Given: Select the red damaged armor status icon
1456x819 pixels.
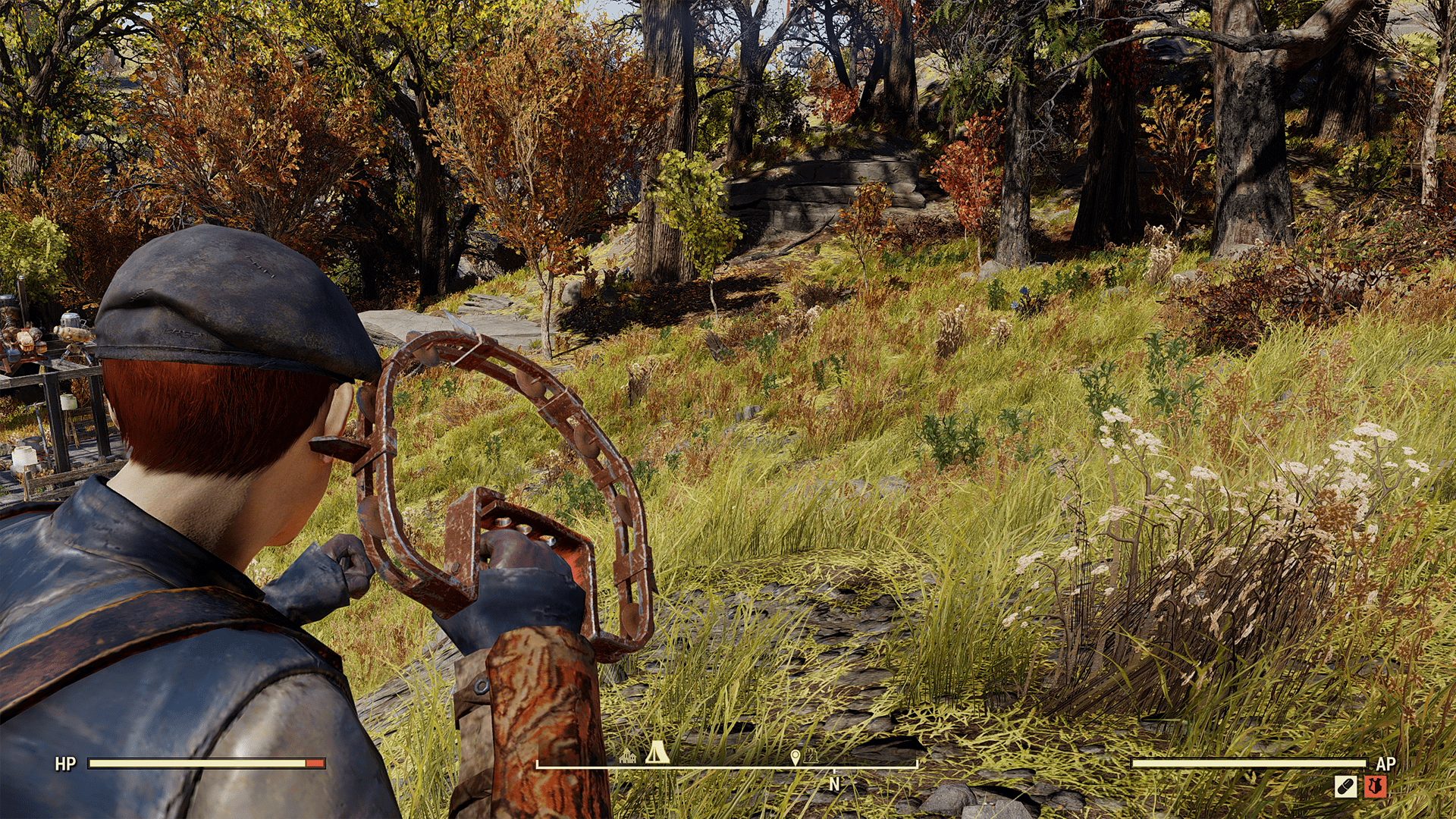Looking at the screenshot, I should tap(1375, 786).
